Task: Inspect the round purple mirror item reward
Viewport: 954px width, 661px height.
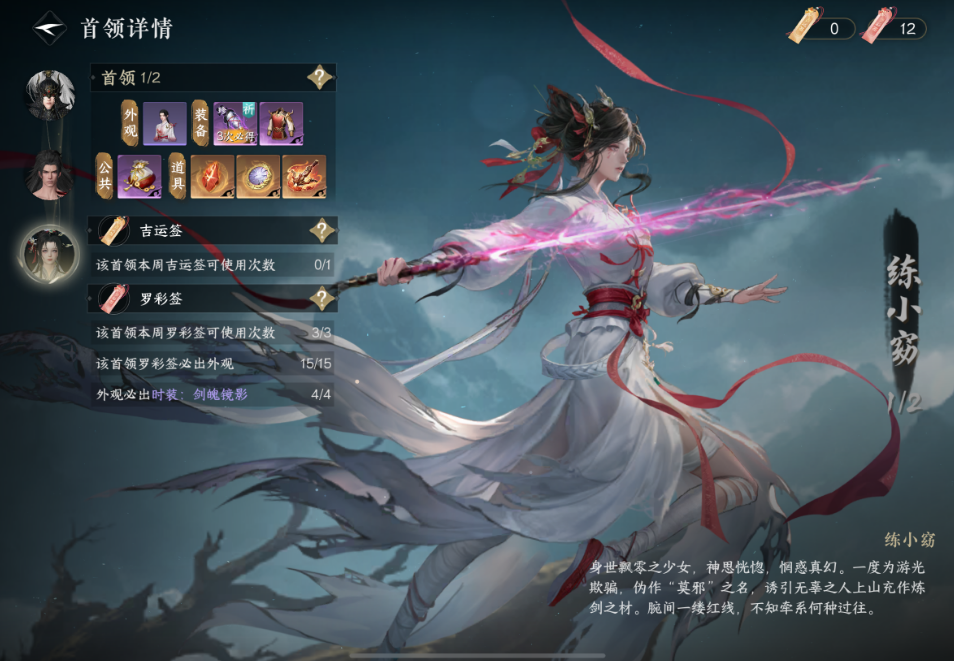Action: tap(258, 176)
